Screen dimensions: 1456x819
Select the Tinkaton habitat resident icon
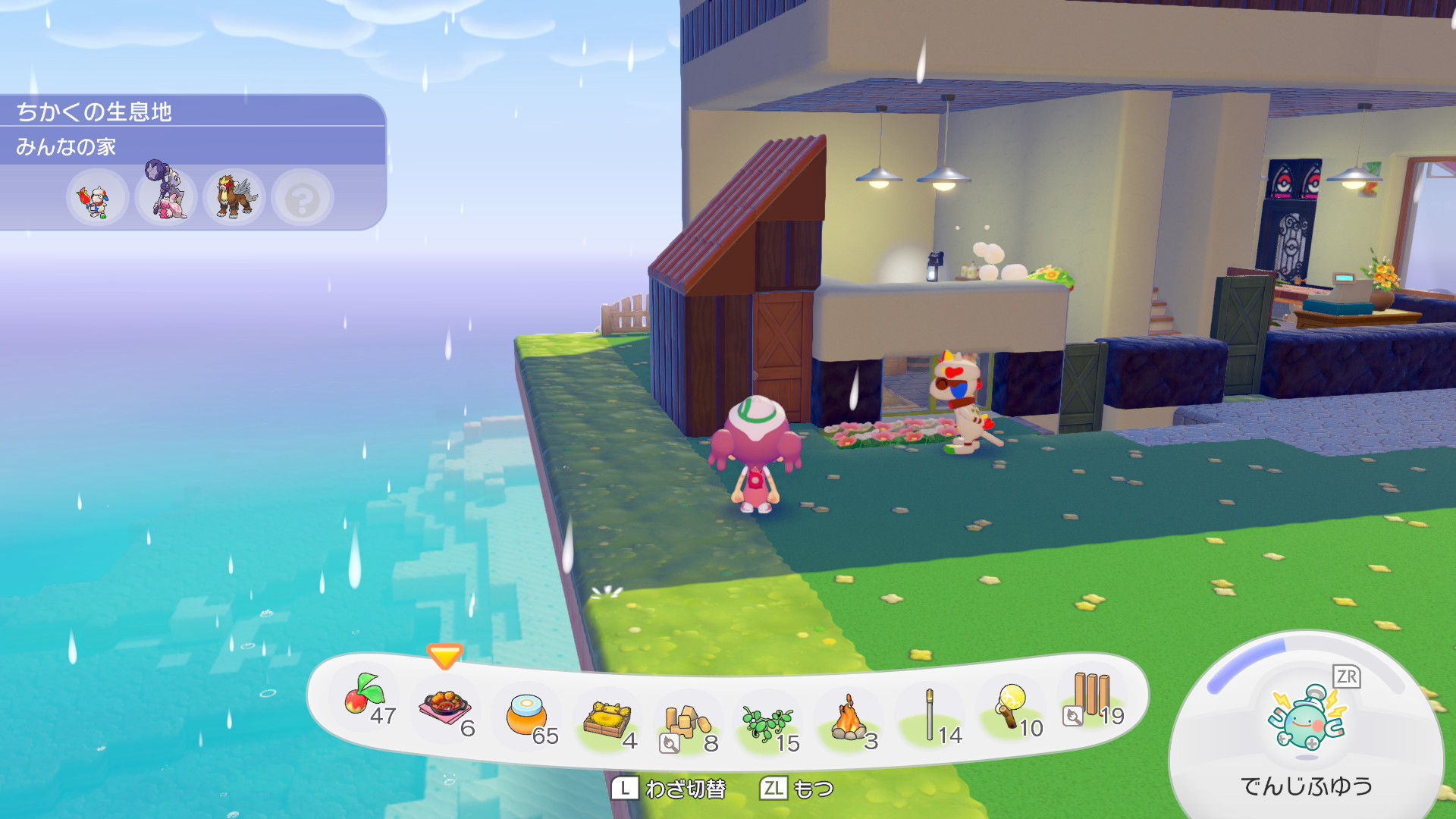click(x=166, y=196)
